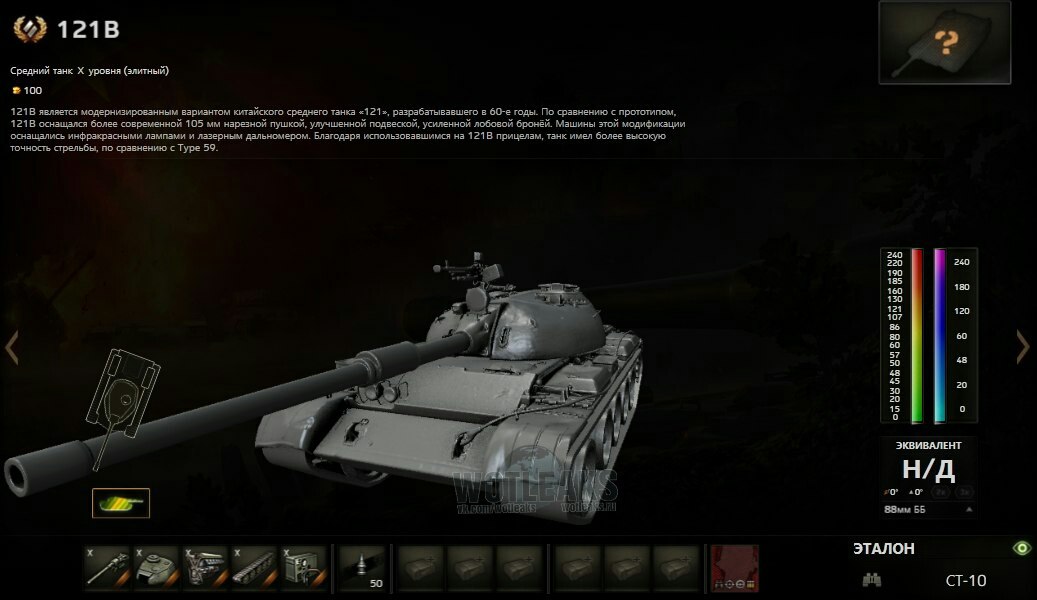The width and height of the screenshot is (1037, 600).
Task: Choose the shell ammo slot showing 50
Action: pyautogui.click(x=362, y=568)
